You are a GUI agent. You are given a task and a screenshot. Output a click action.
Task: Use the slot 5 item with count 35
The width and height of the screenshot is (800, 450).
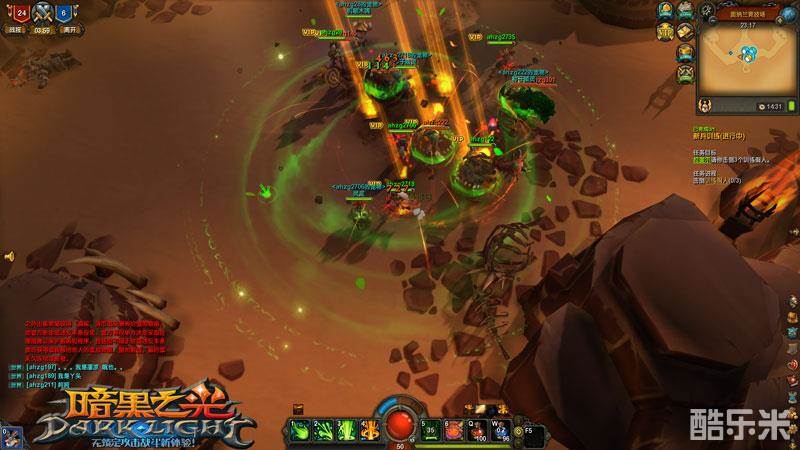coord(430,430)
